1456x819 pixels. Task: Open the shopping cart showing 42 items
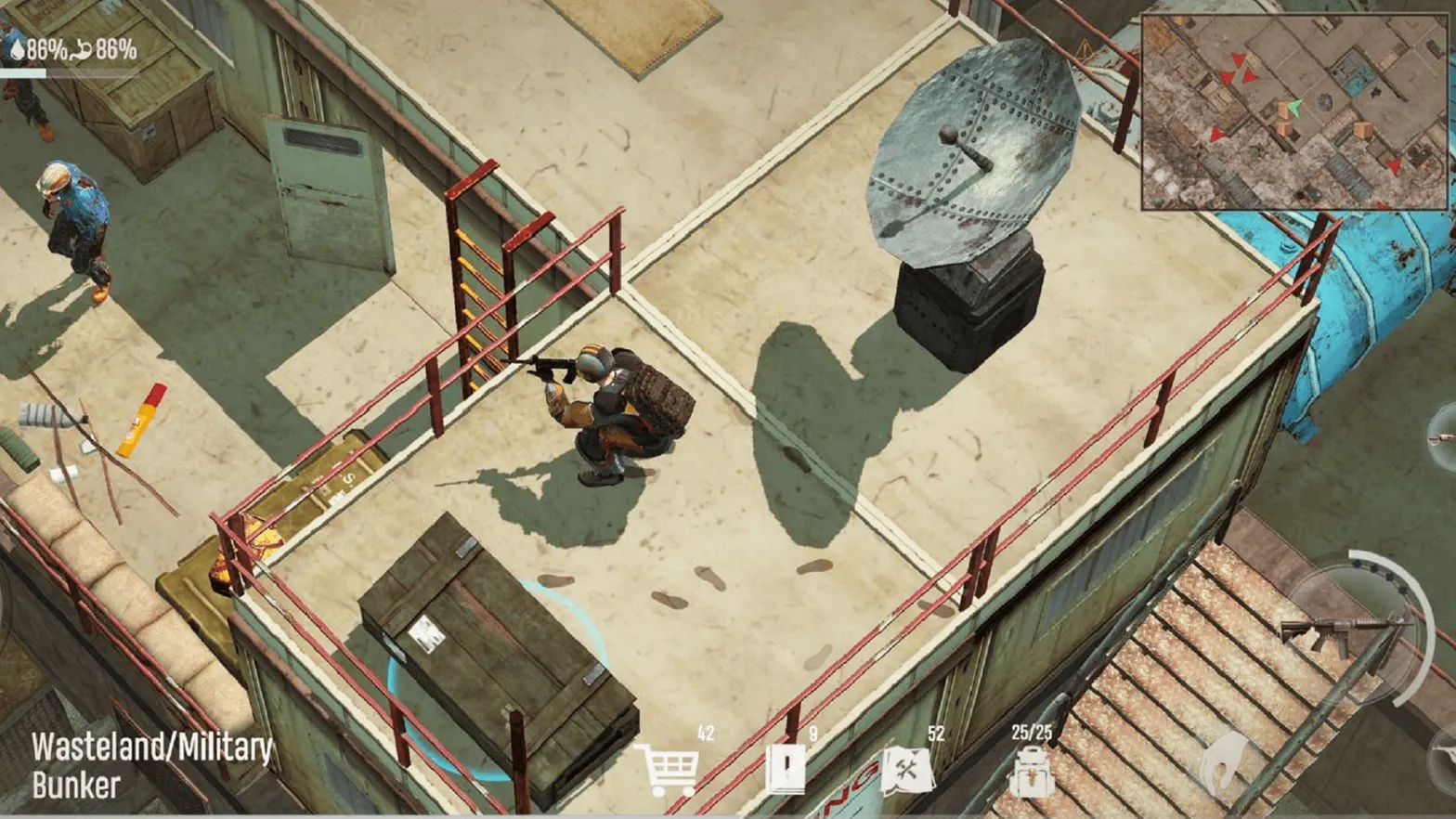(672, 767)
